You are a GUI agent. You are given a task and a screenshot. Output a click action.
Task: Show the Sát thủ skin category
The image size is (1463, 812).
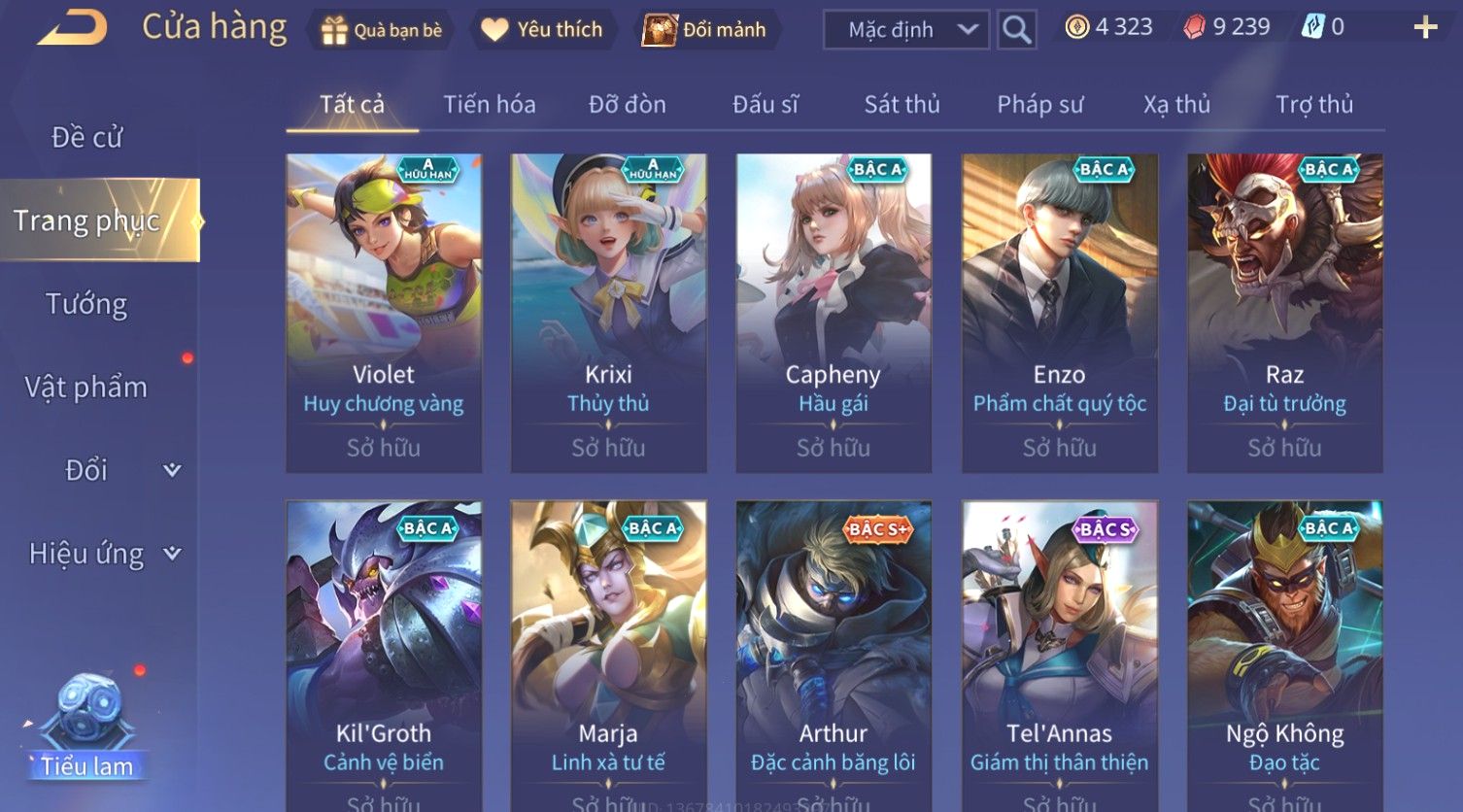(902, 104)
